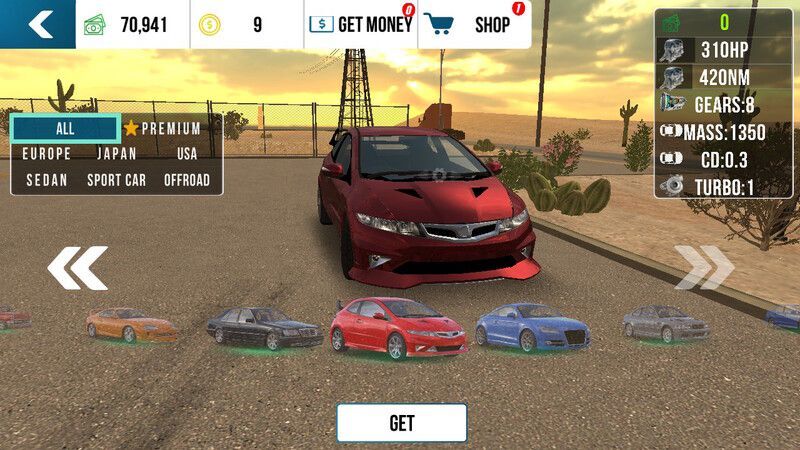The width and height of the screenshot is (800, 450).
Task: Choose the Sport Car category
Action: [x=117, y=180]
